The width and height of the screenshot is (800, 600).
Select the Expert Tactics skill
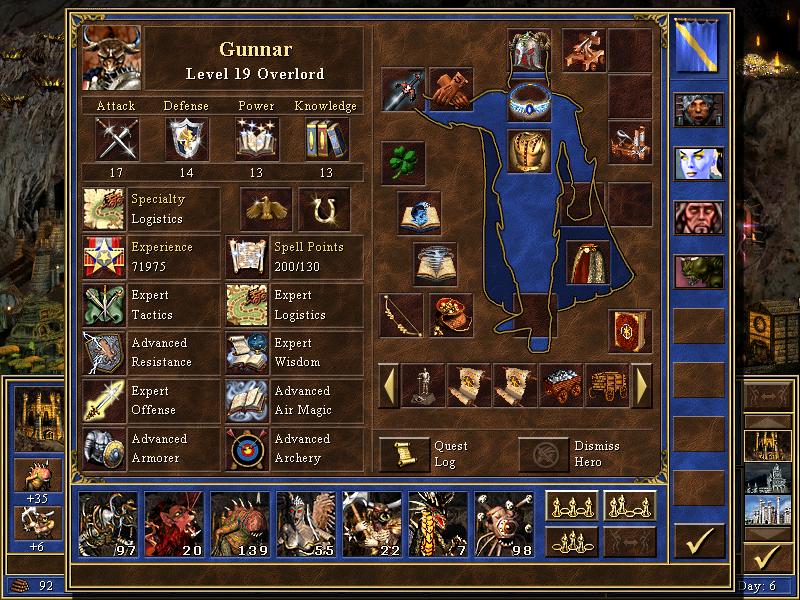(x=104, y=305)
